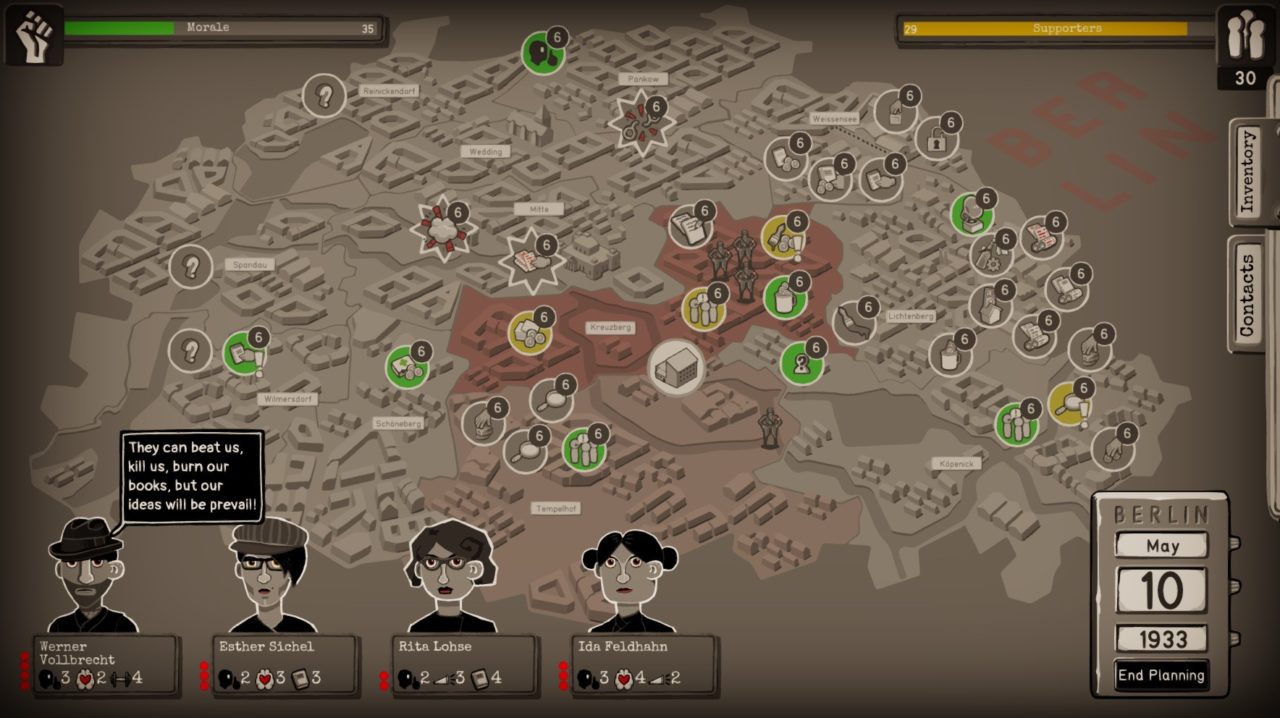Choose the yellow magnifying glass mission marker
The width and height of the screenshot is (1280, 718).
(1069, 403)
